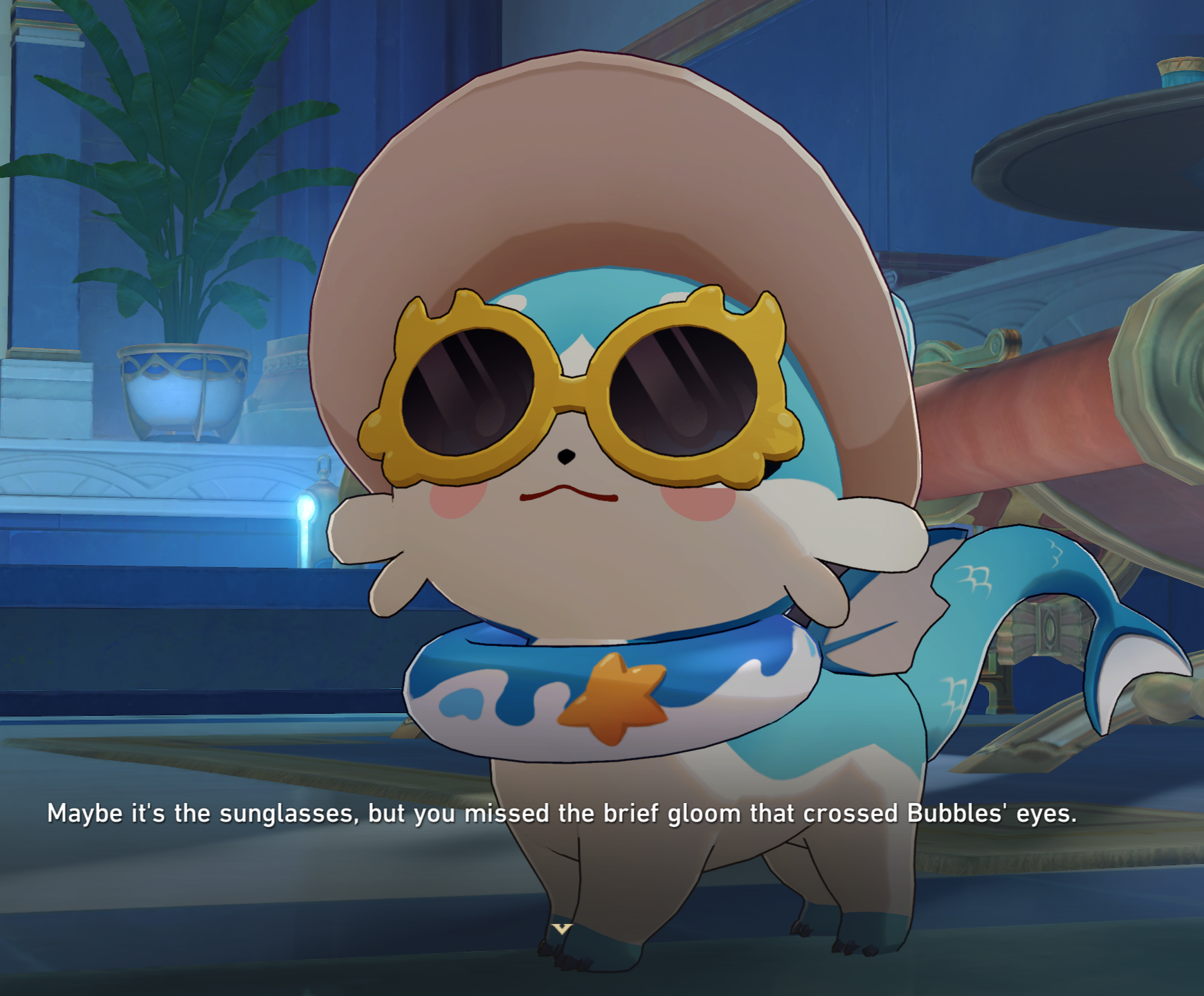The image size is (1204, 996).
Task: Click the yellow dialogue continue arrow
Action: [x=561, y=928]
